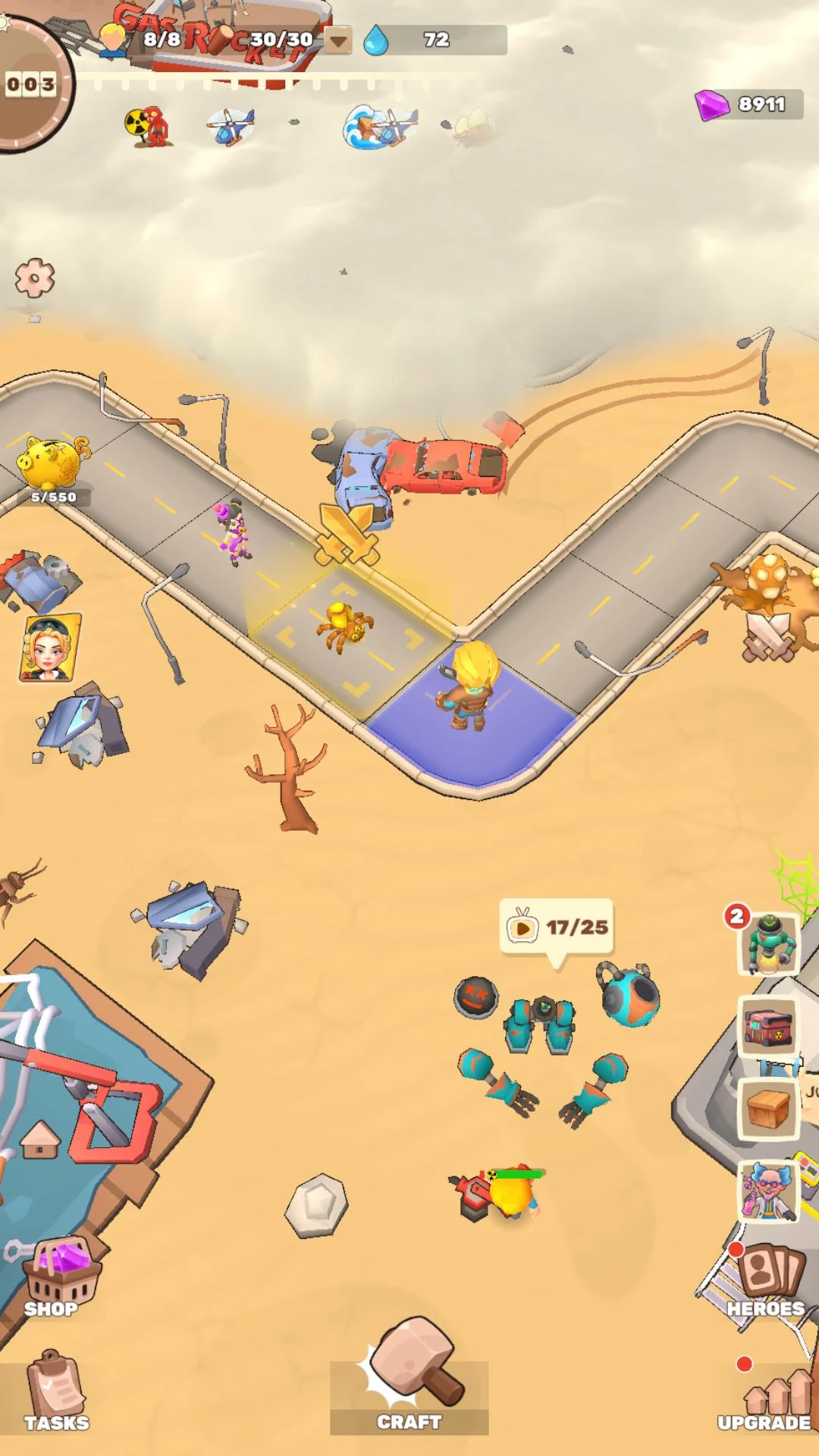
Task: Open the Tasks clipboard menu
Action: 55,1392
